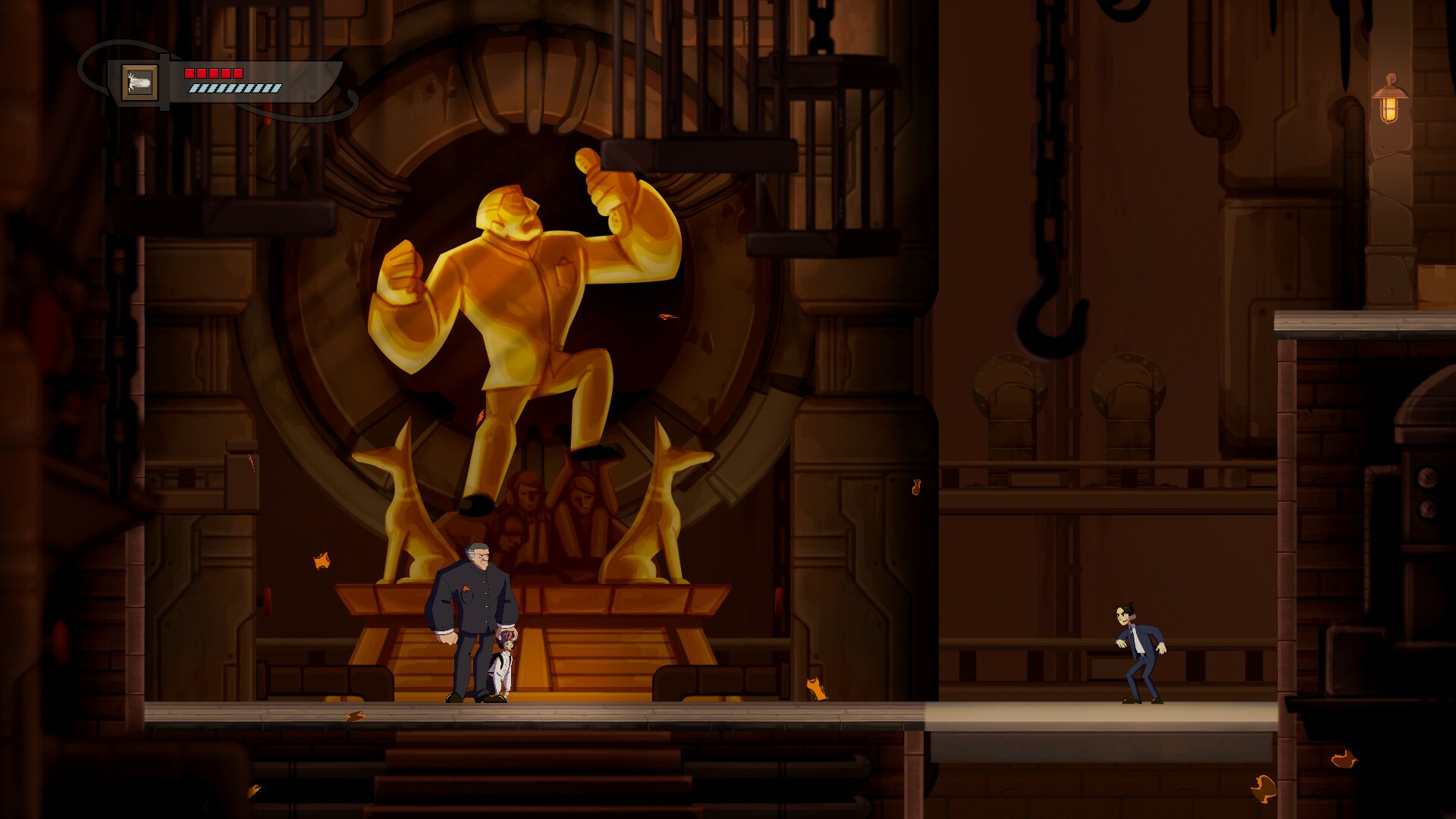Select the white larva item icon
The image size is (1456, 819).
coord(139,82)
